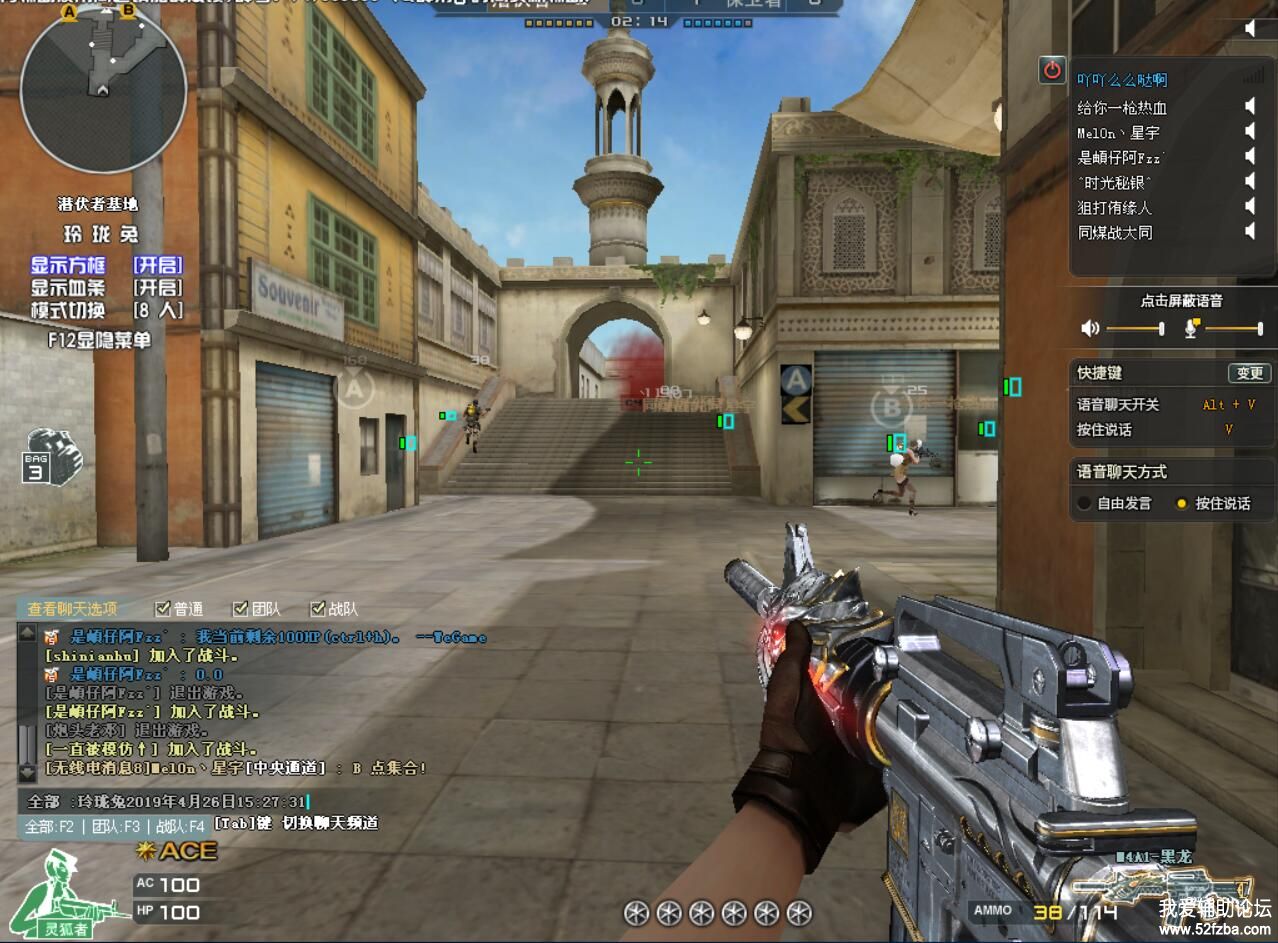The width and height of the screenshot is (1278, 943).
Task: Toggle the 团队 team chat checkbox
Action: tap(240, 608)
